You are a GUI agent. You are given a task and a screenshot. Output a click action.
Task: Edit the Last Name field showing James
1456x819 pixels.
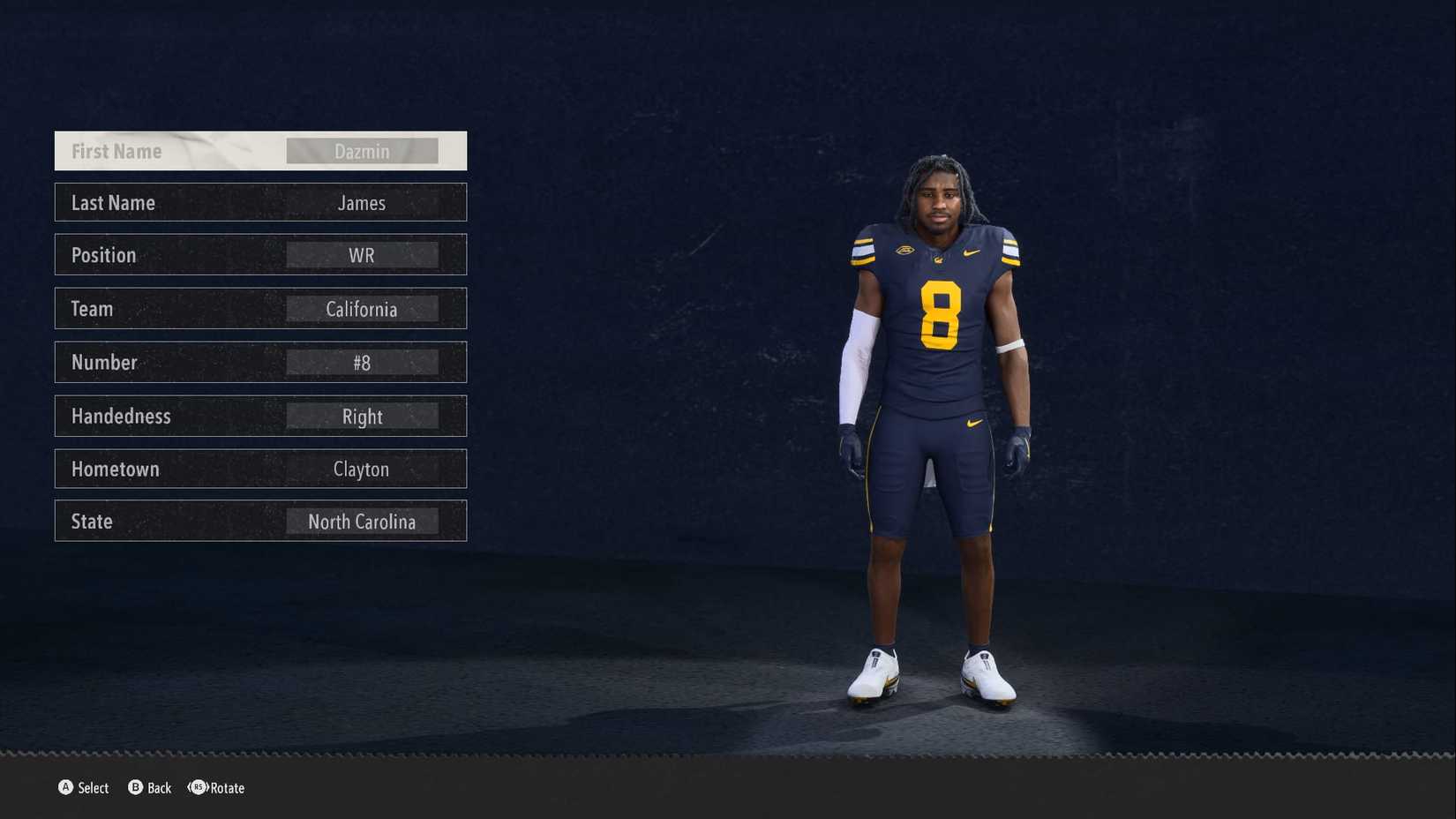362,203
